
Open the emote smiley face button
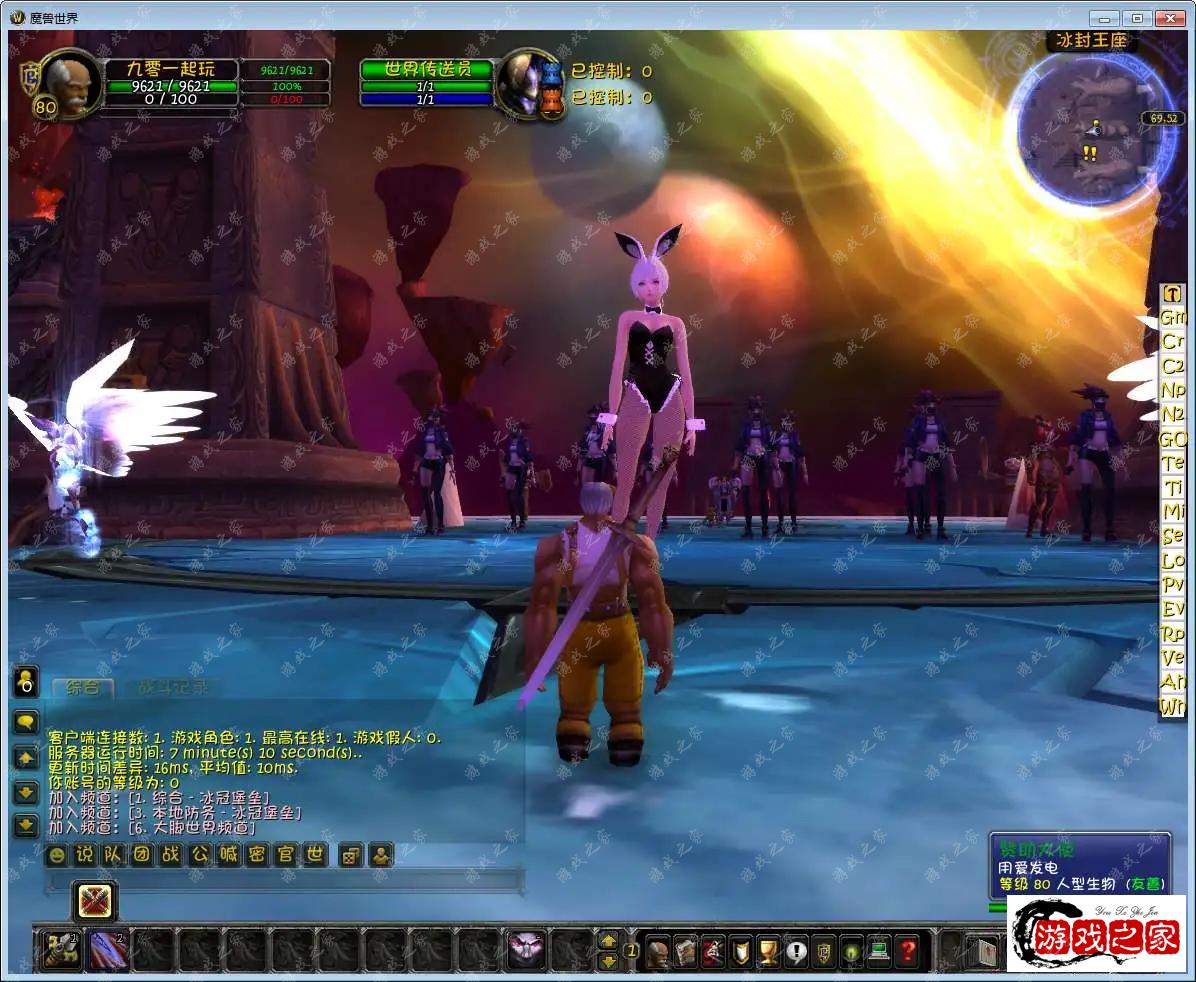[57, 855]
